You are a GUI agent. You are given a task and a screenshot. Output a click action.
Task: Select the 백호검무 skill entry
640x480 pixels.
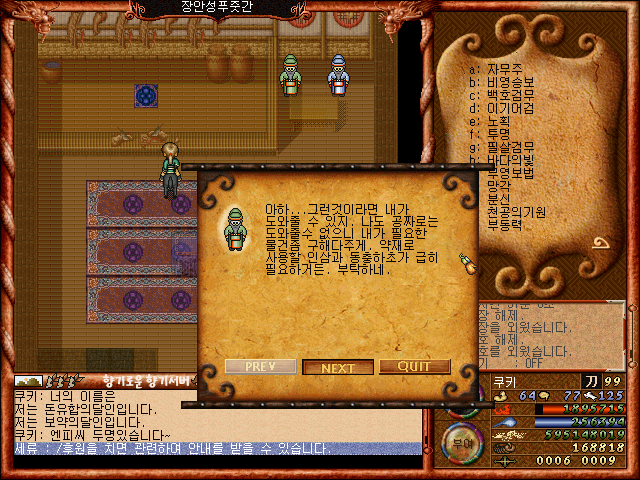pyautogui.click(x=510, y=94)
